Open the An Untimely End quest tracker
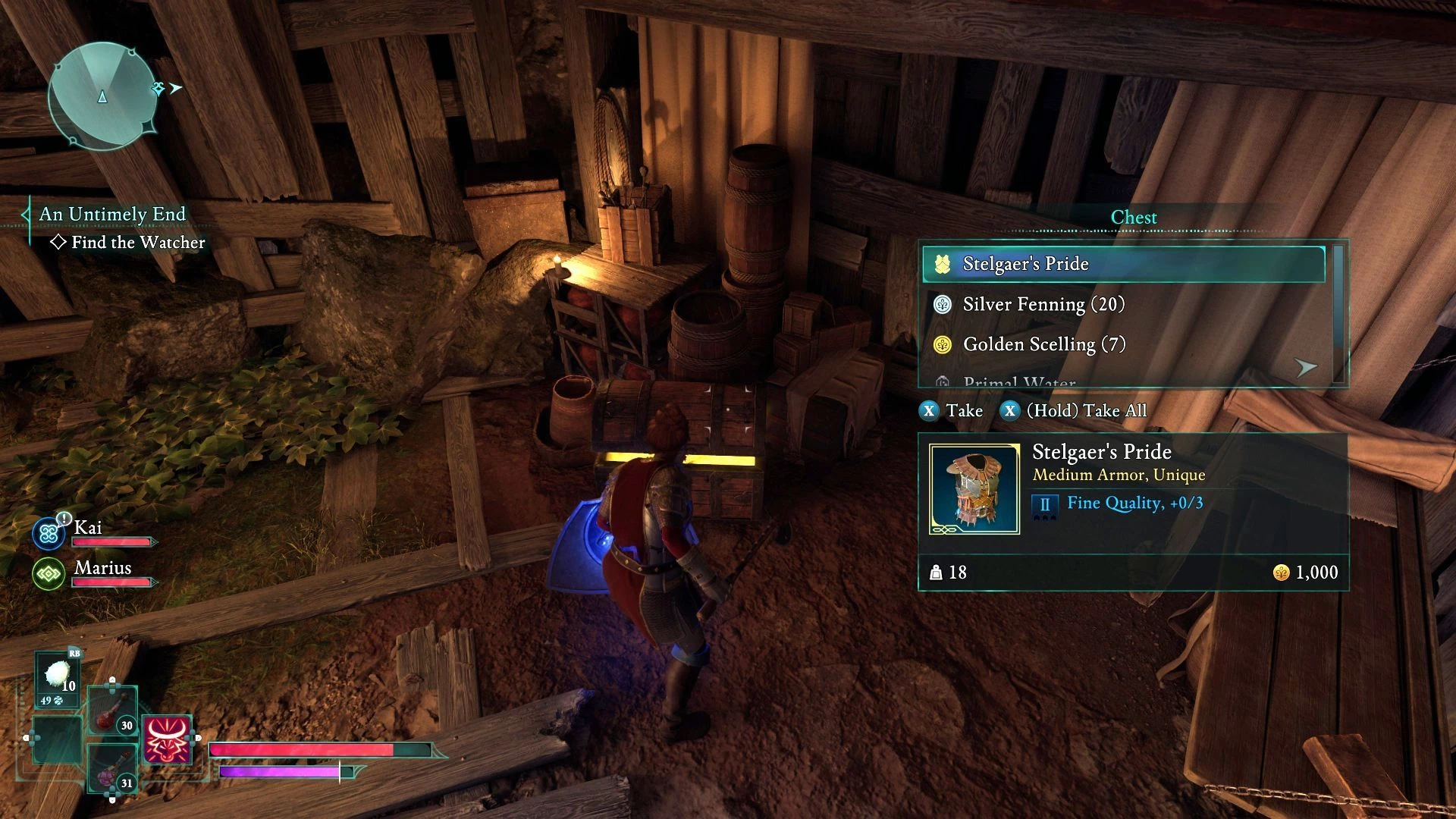 (112, 215)
